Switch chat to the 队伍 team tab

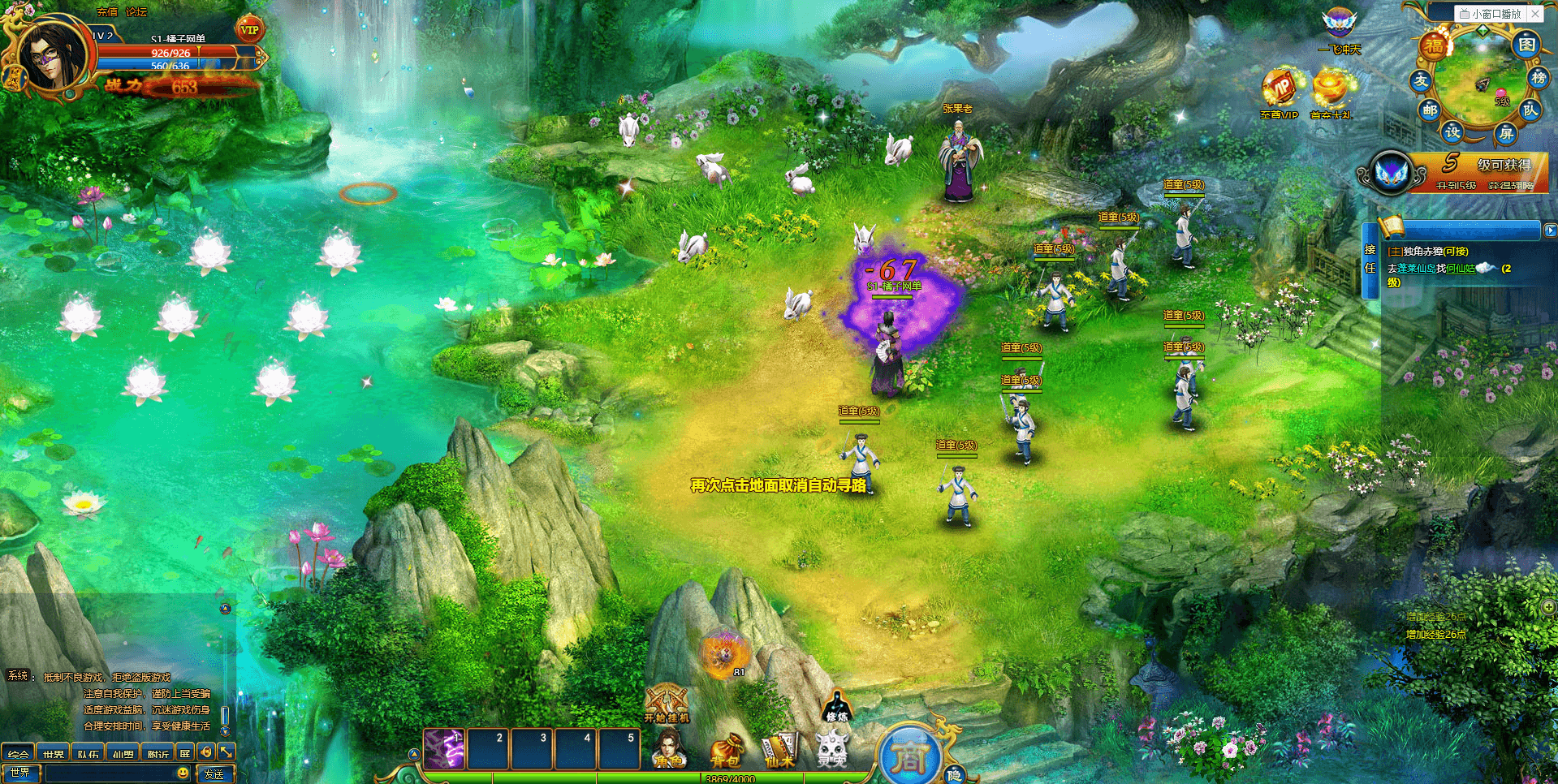click(x=88, y=753)
